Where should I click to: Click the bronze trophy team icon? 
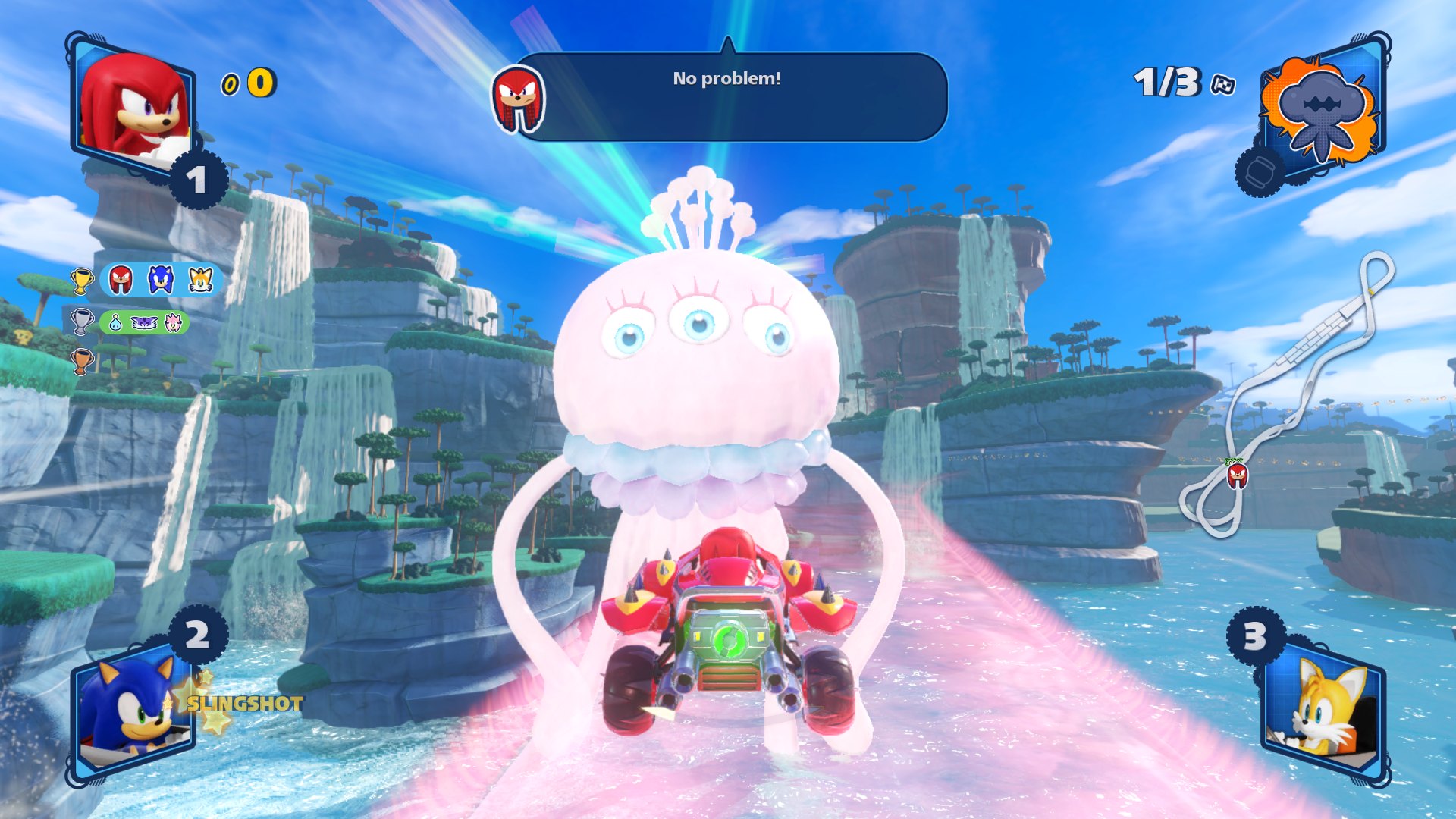[x=82, y=362]
